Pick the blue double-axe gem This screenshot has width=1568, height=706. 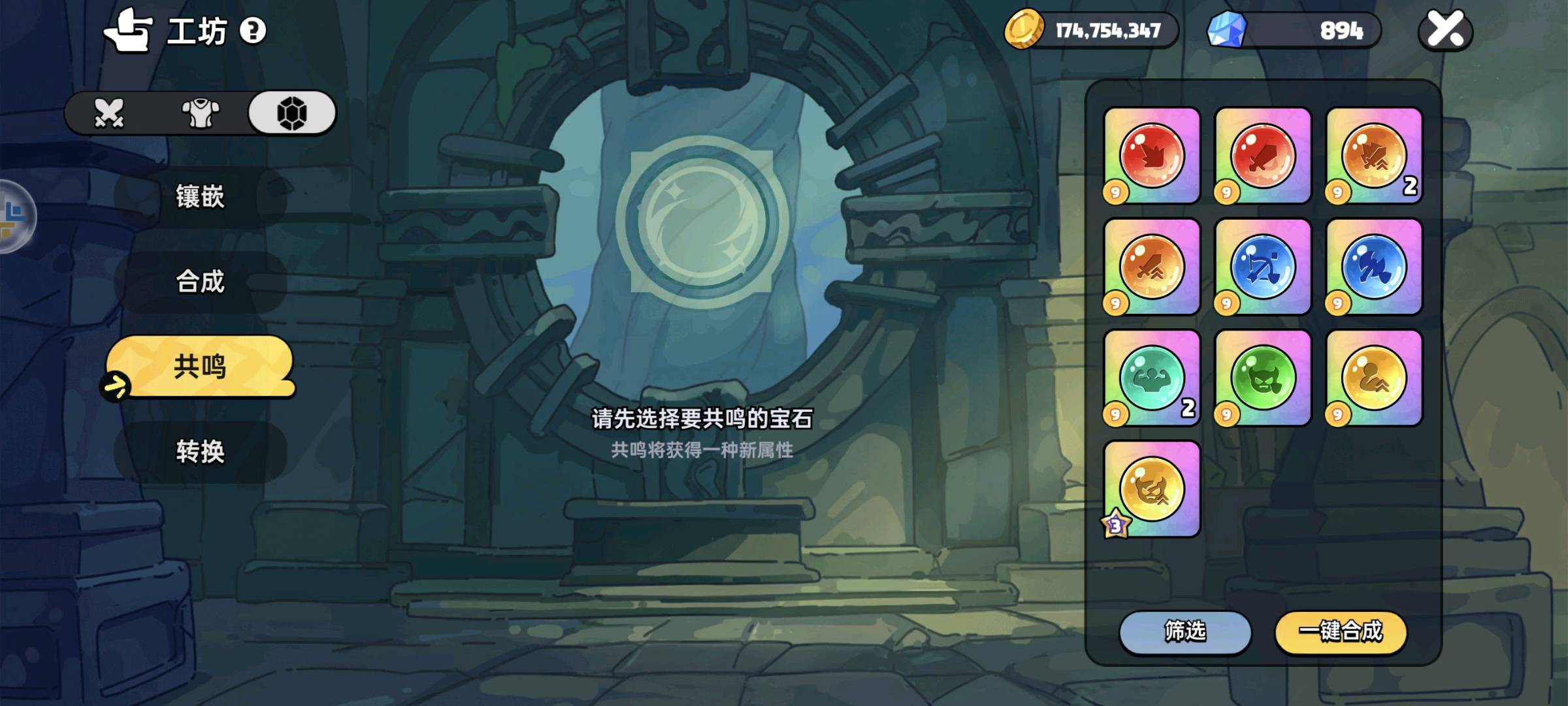(x=1373, y=267)
